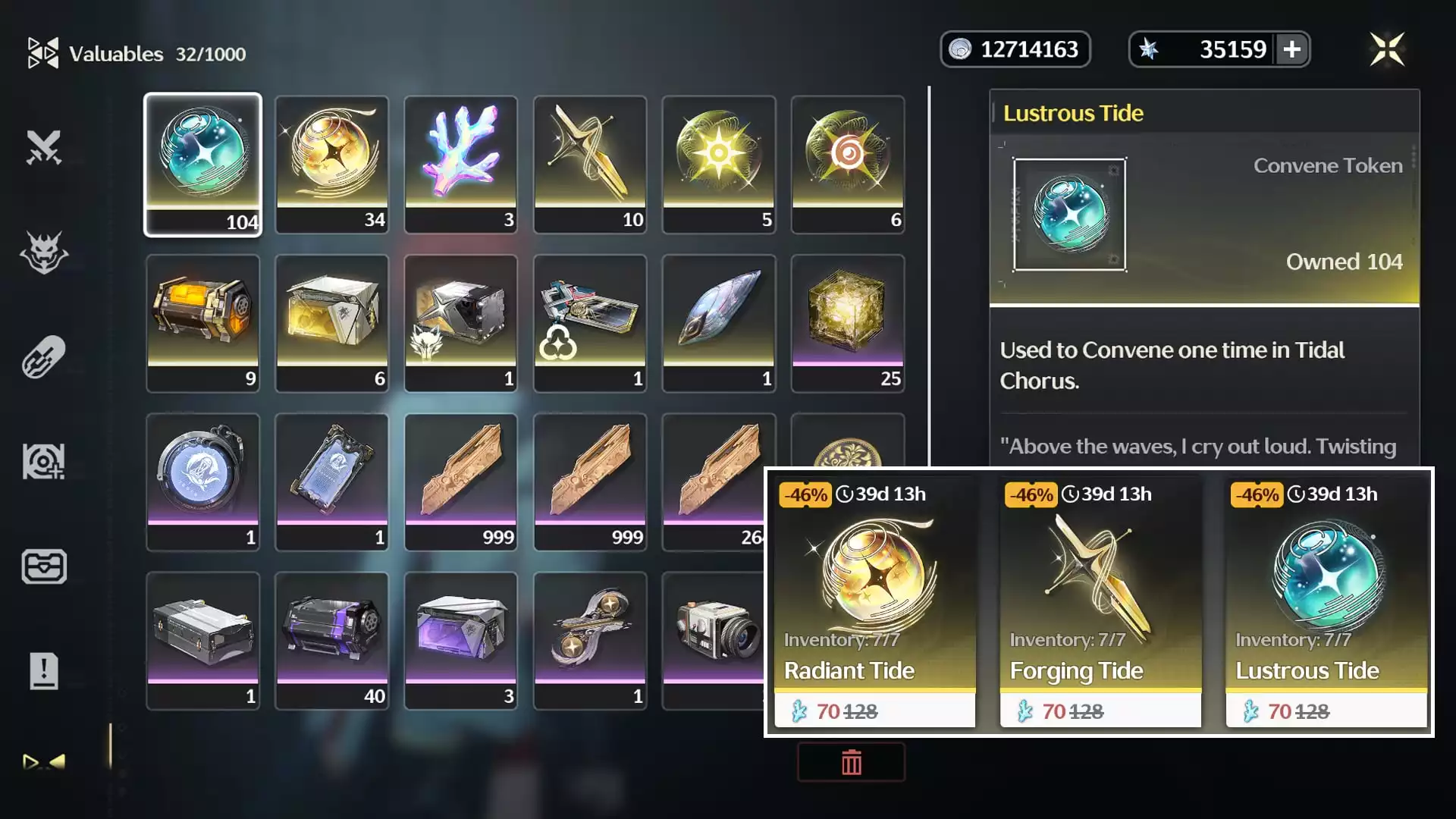
Task: Select the crossed-swords Weapons category icon
Action: (43, 149)
